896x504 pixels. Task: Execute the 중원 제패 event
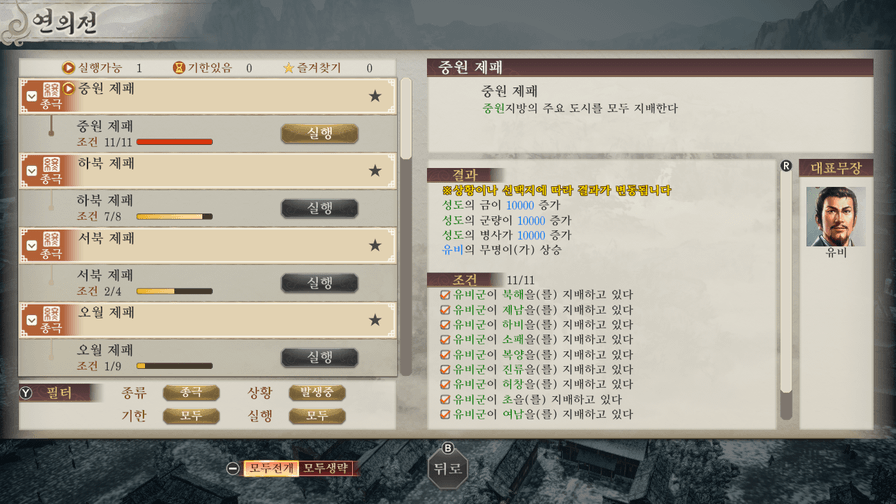[x=319, y=133]
